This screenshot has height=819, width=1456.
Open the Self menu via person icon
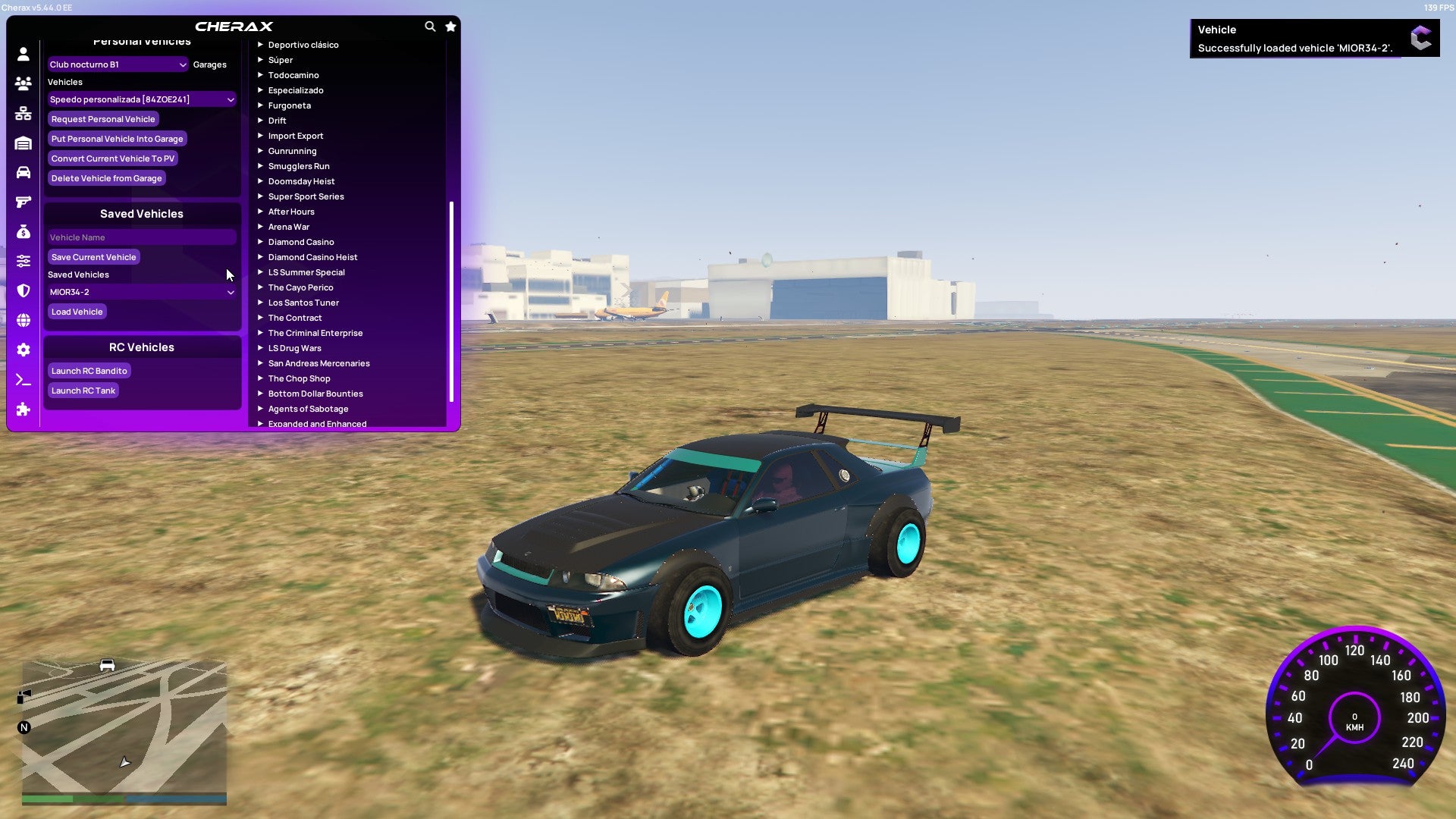click(23, 55)
